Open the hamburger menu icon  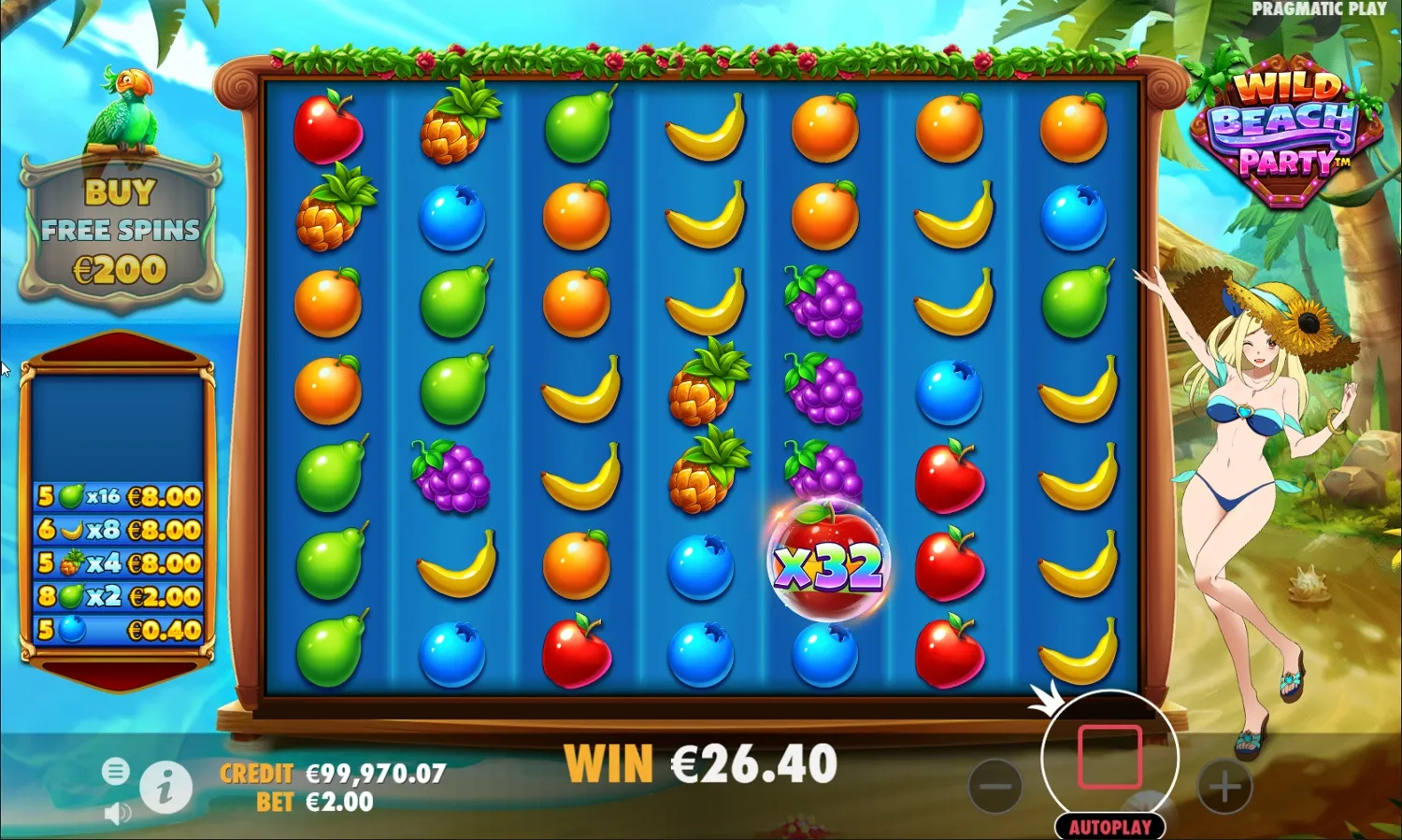(x=117, y=772)
